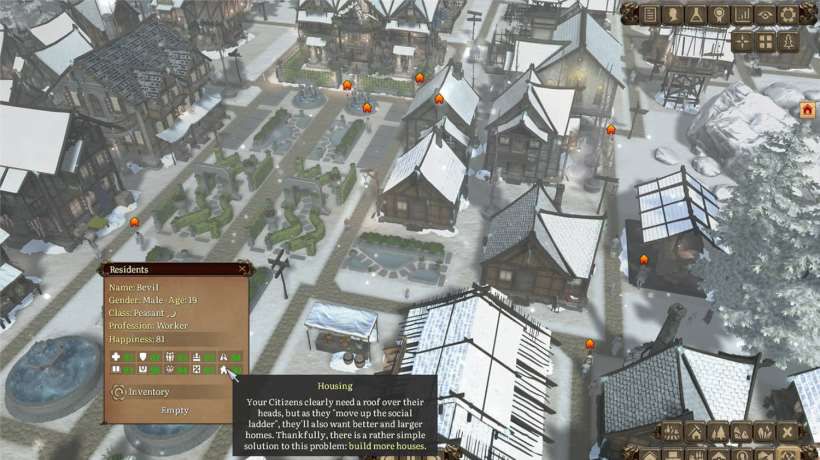Open the flask research menu
This screenshot has width=820, height=460.
tap(696, 14)
